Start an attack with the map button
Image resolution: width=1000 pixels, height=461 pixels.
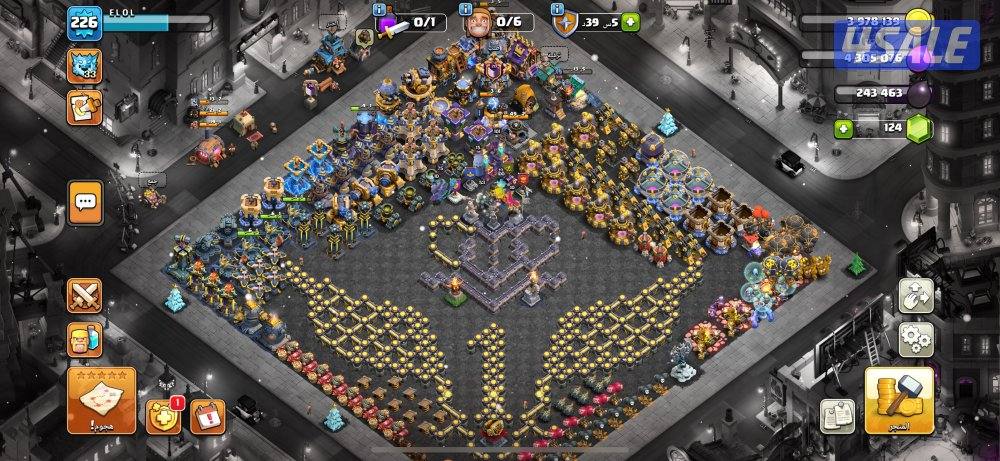102,400
